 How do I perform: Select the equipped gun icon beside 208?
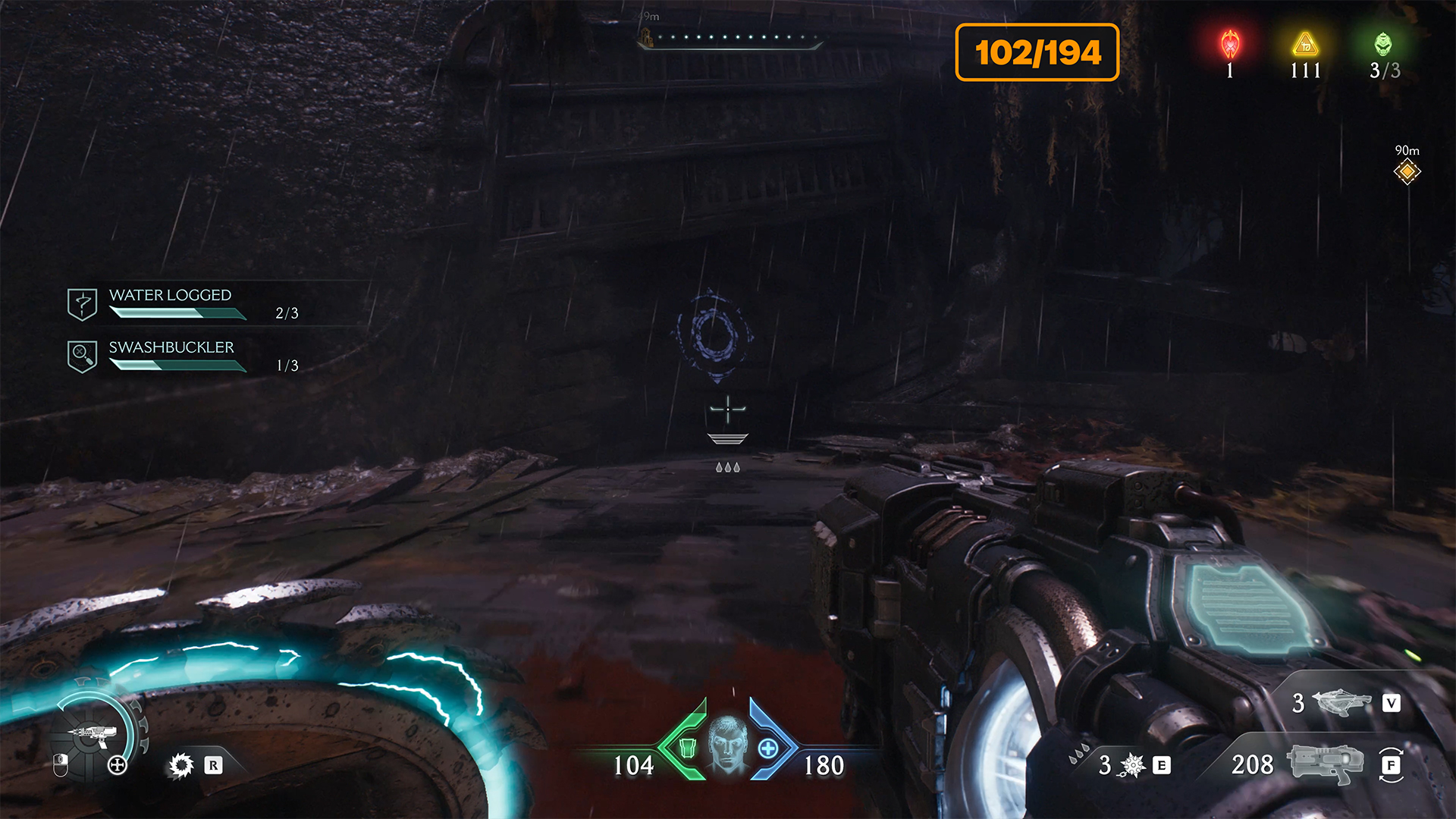(1324, 764)
